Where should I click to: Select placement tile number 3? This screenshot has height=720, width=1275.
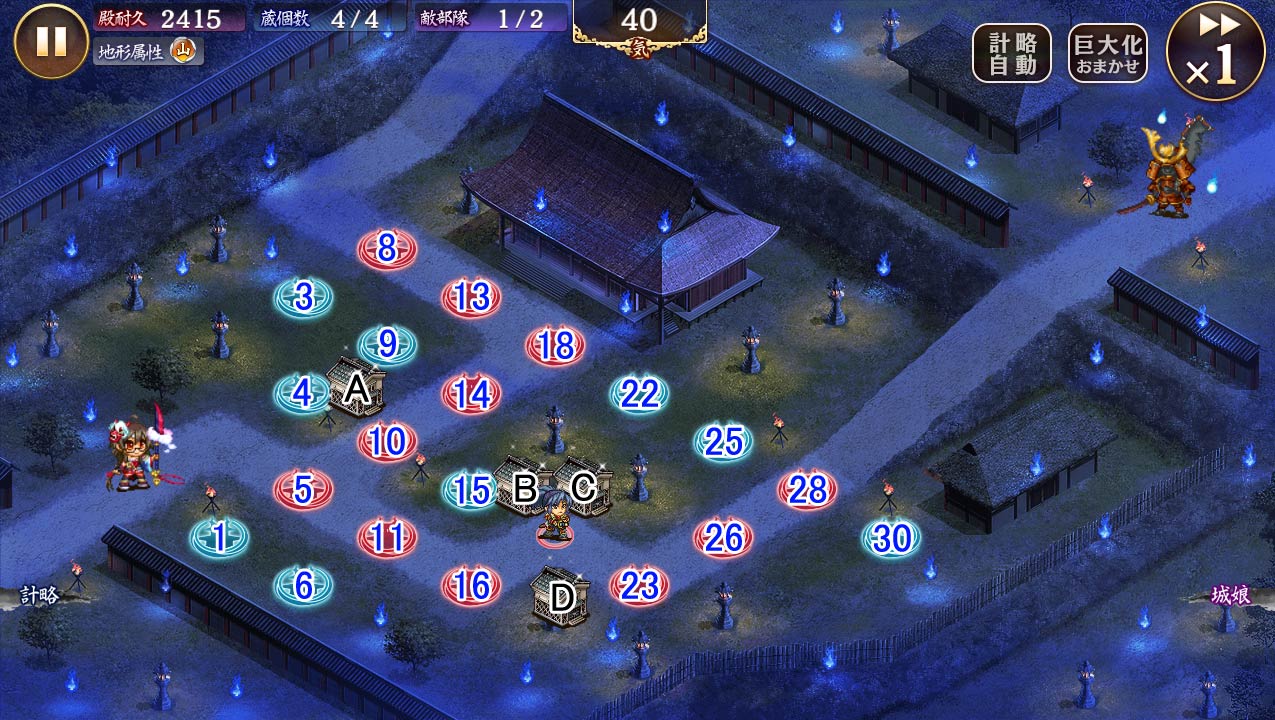click(x=304, y=297)
